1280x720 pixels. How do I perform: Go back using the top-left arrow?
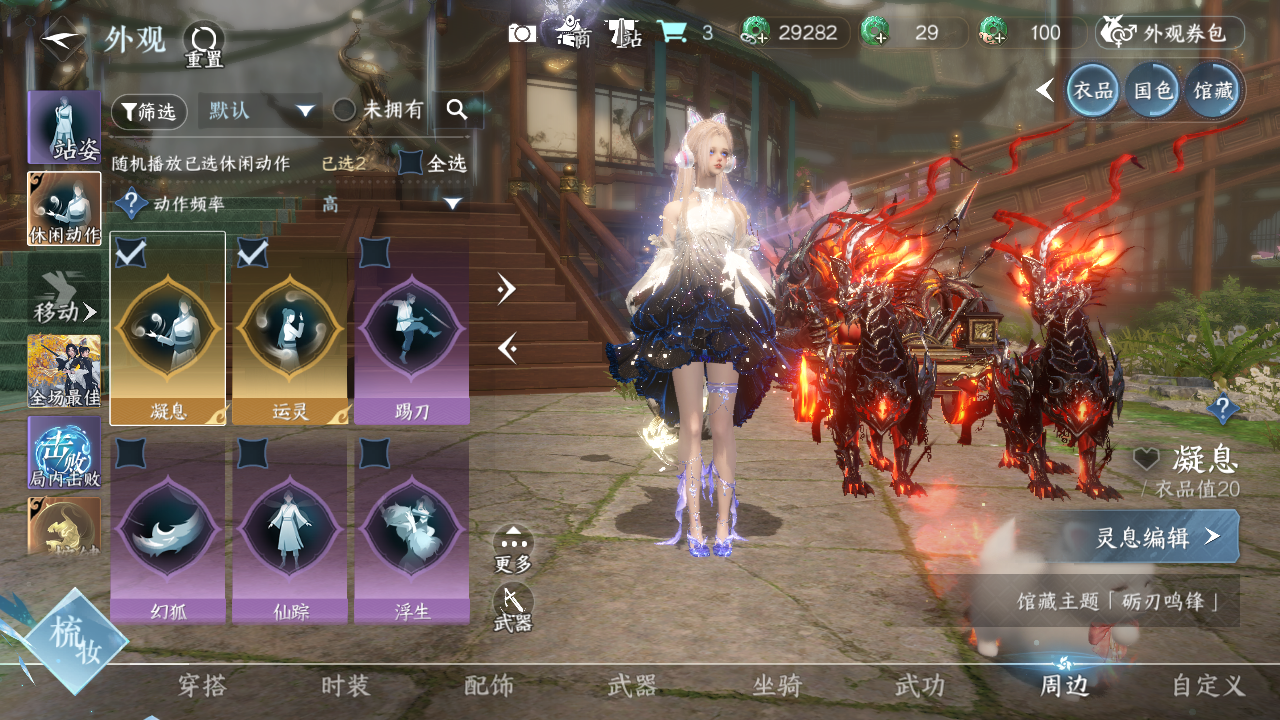click(x=60, y=38)
